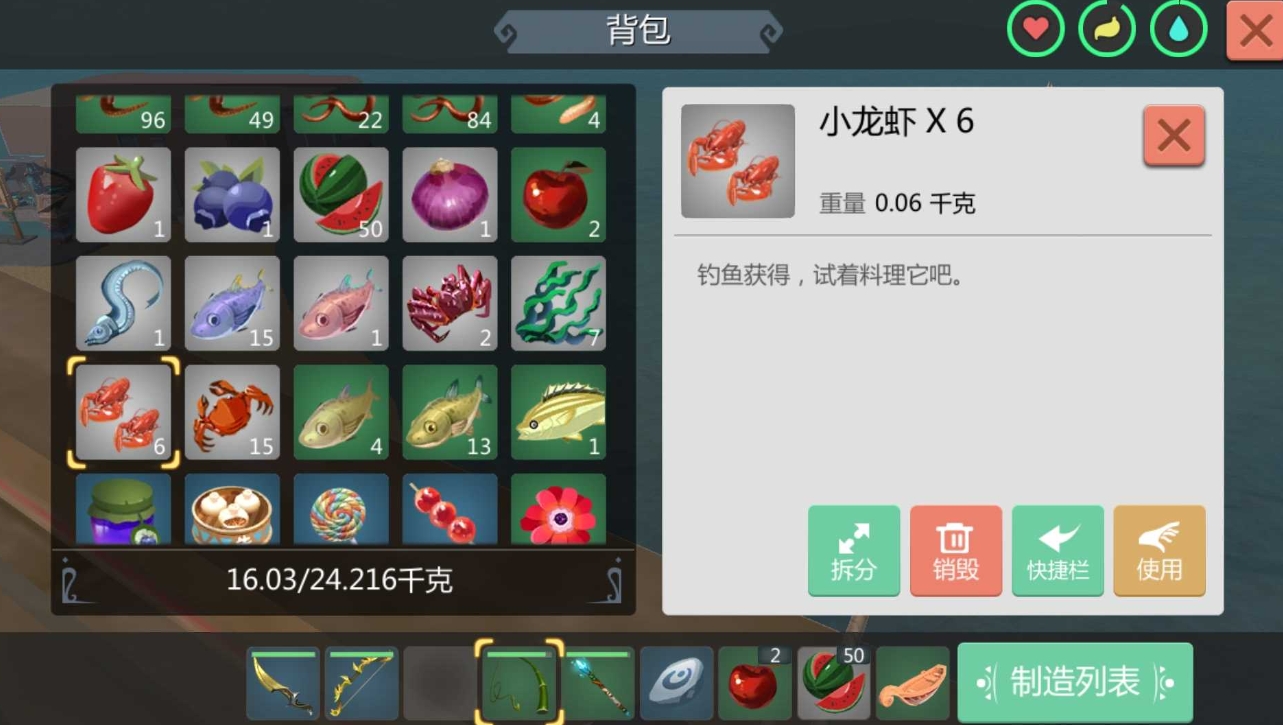This screenshot has width=1283, height=725.
Task: Click 销毁 to destroy the item
Action: [x=955, y=551]
